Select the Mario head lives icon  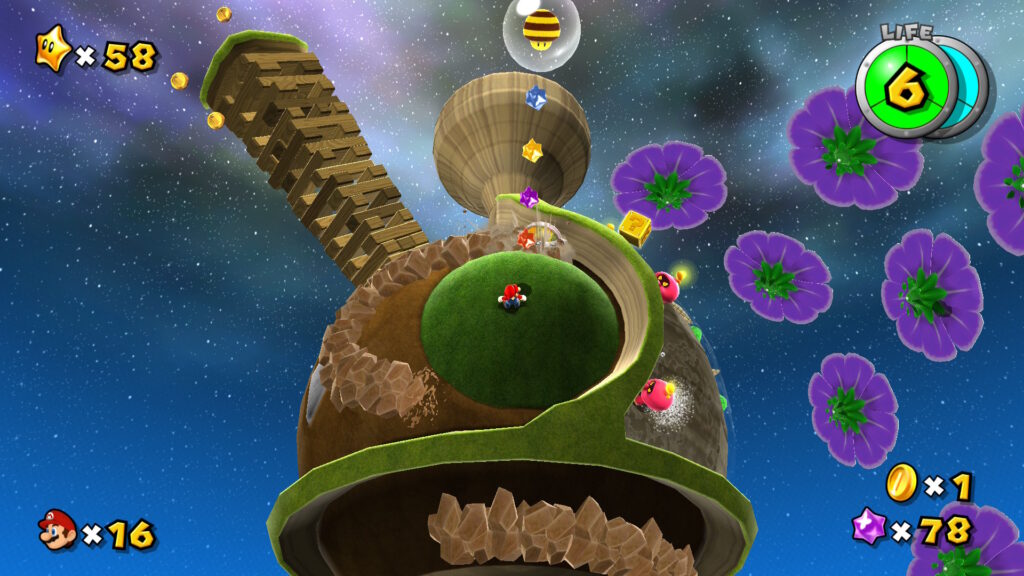click(57, 530)
